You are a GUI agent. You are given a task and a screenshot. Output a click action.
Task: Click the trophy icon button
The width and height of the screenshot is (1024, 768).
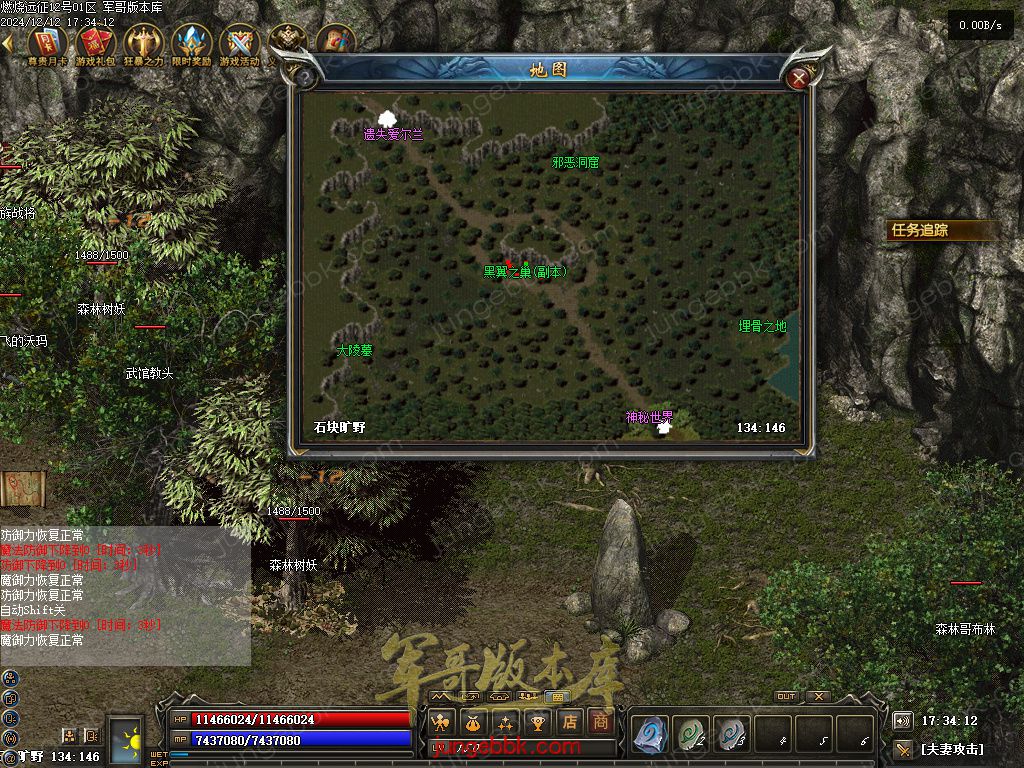coord(538,721)
